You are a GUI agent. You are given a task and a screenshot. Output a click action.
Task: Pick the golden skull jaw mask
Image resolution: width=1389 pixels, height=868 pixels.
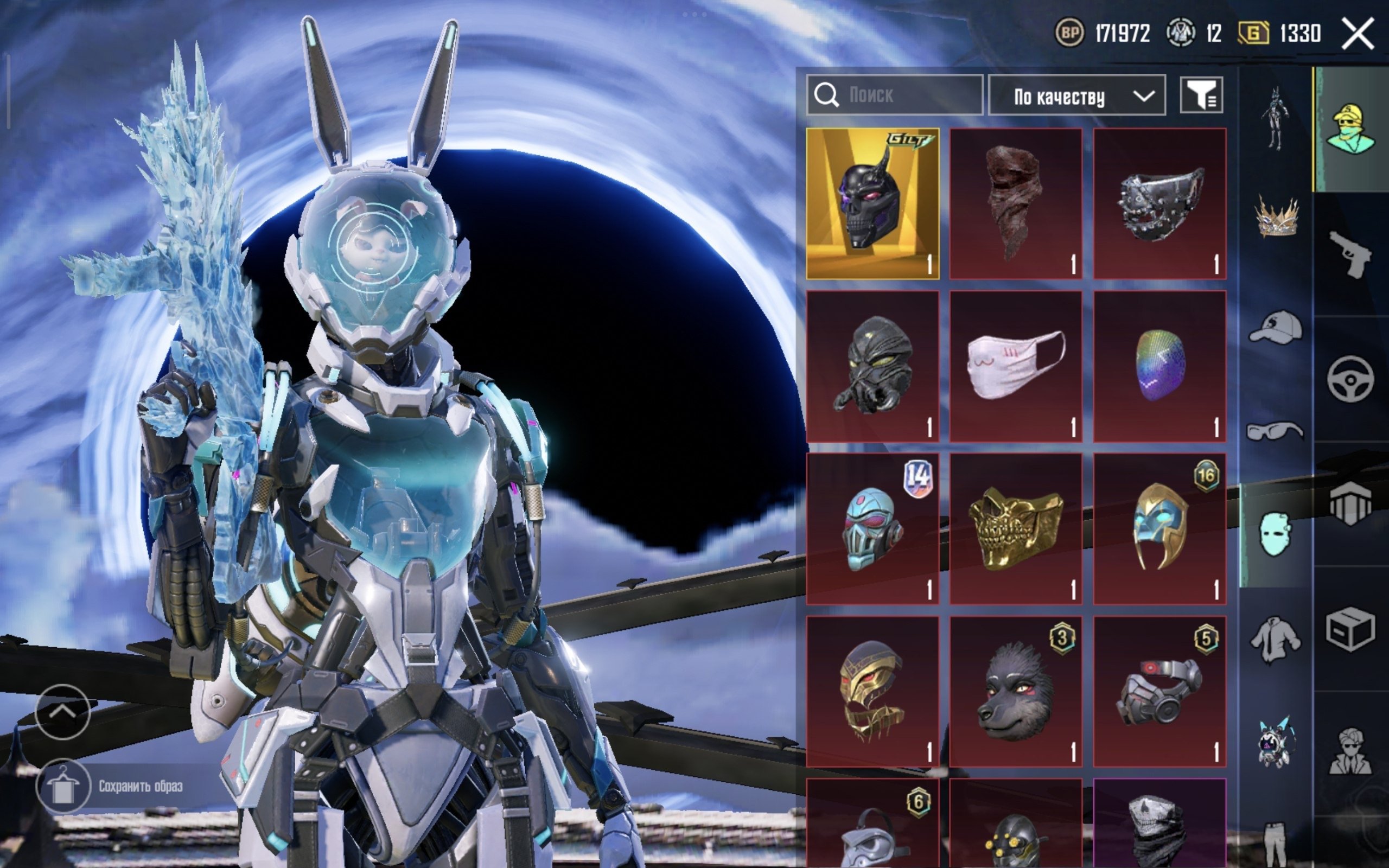coord(1016,529)
